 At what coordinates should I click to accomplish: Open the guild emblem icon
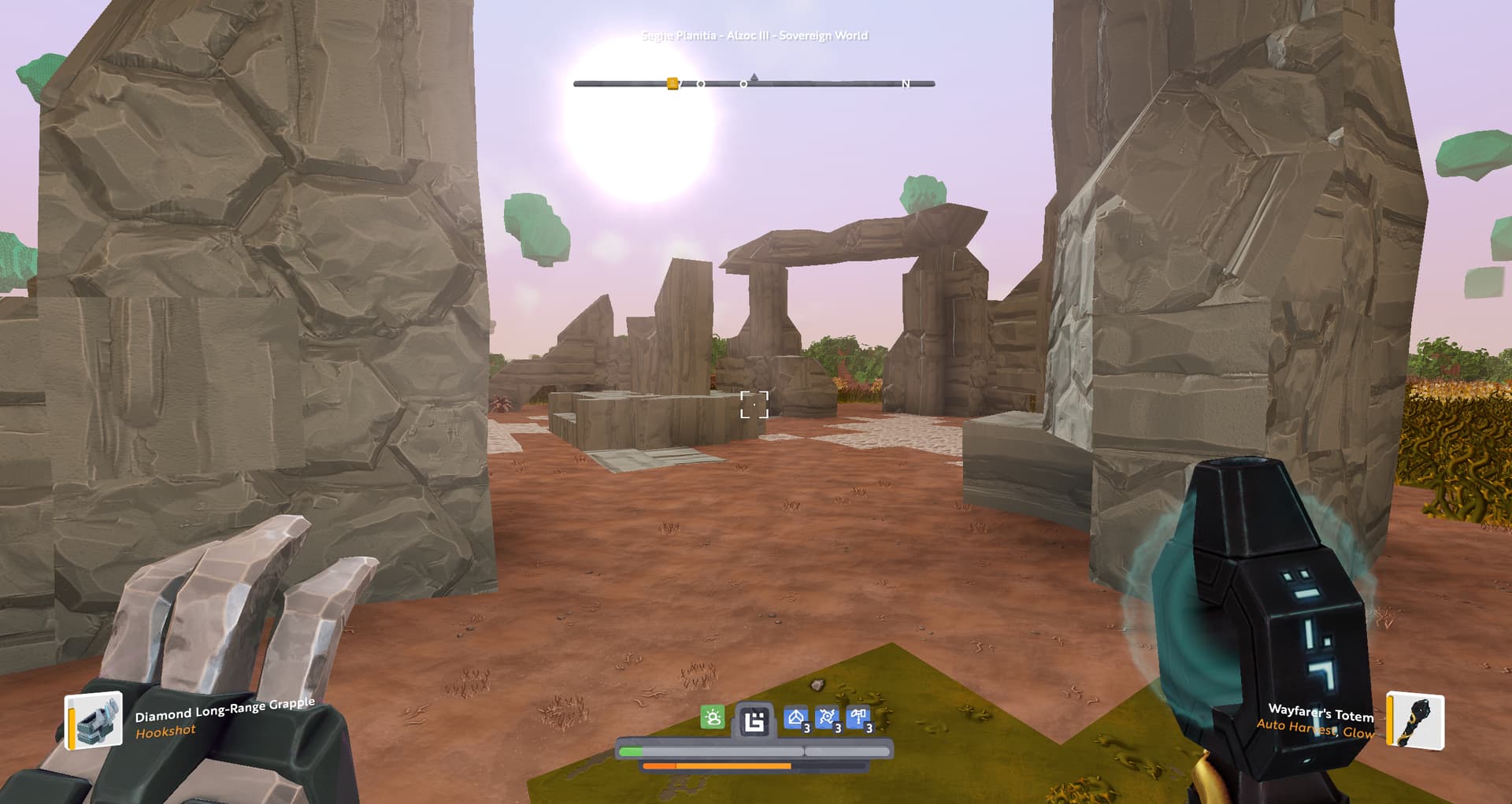tap(754, 721)
